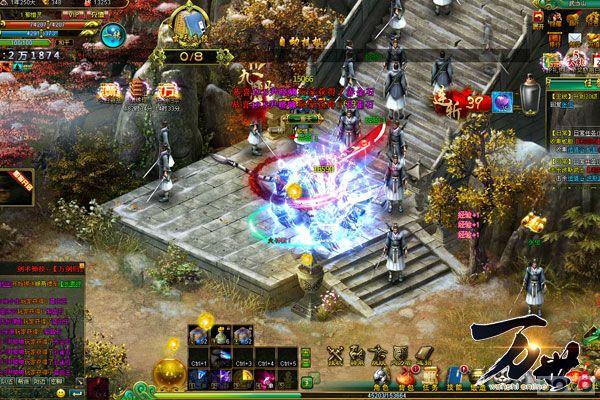Screen dimensions: 600x400
Task: Click the crossed swords action button
Action: [x=336, y=353]
